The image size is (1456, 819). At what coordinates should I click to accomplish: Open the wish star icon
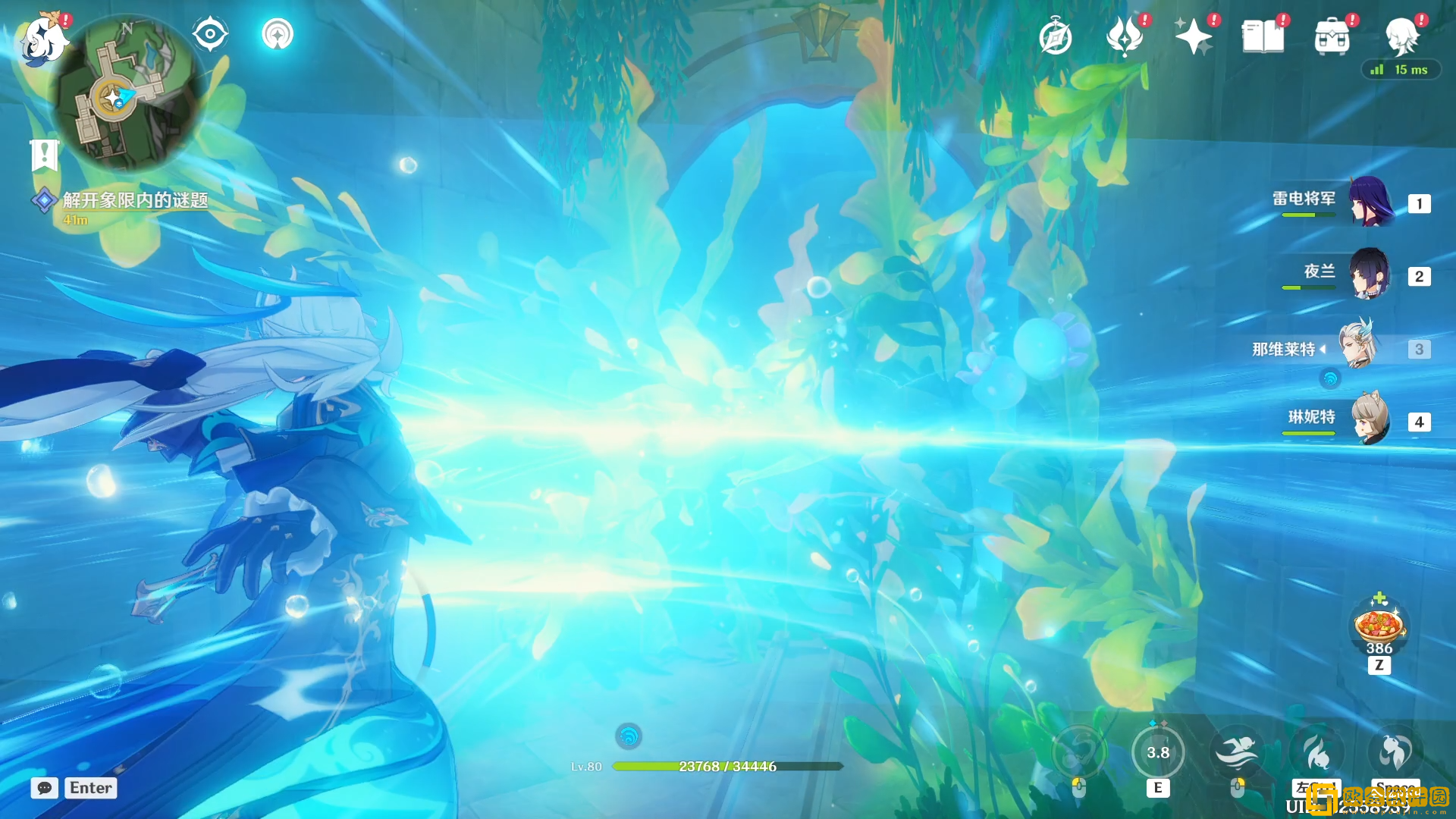pyautogui.click(x=1193, y=36)
